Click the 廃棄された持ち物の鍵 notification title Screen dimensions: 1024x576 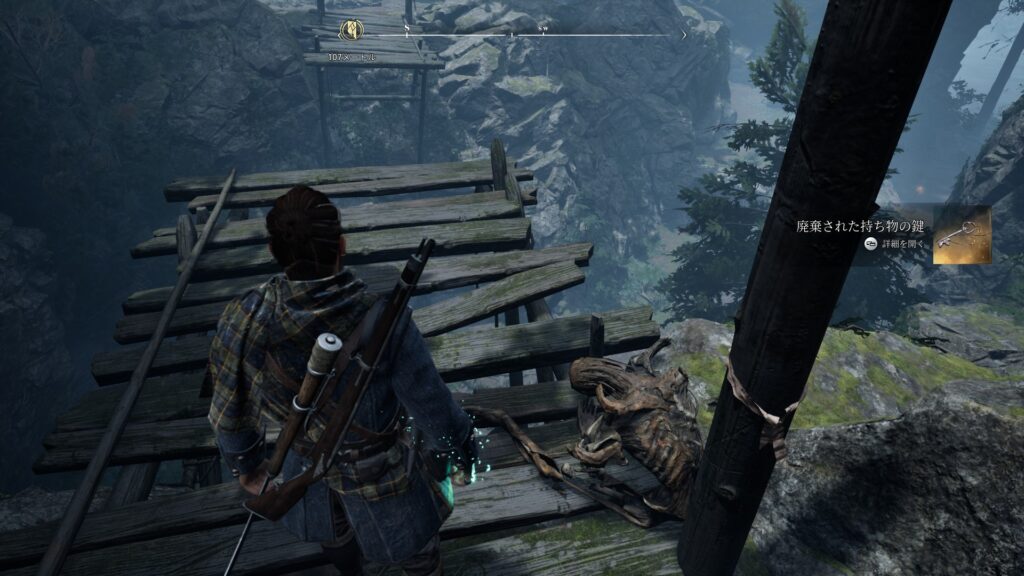pyautogui.click(x=860, y=226)
